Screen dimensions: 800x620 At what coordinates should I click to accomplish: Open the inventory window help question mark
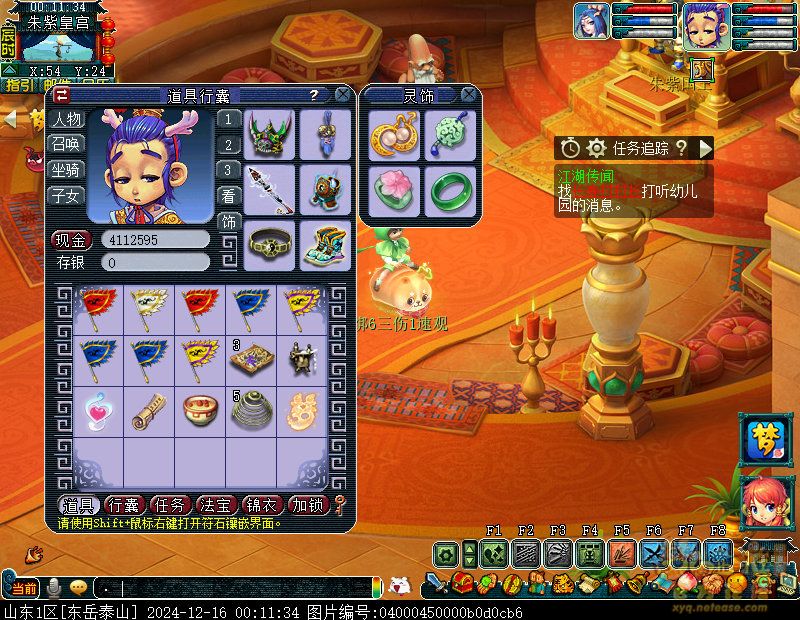point(314,95)
